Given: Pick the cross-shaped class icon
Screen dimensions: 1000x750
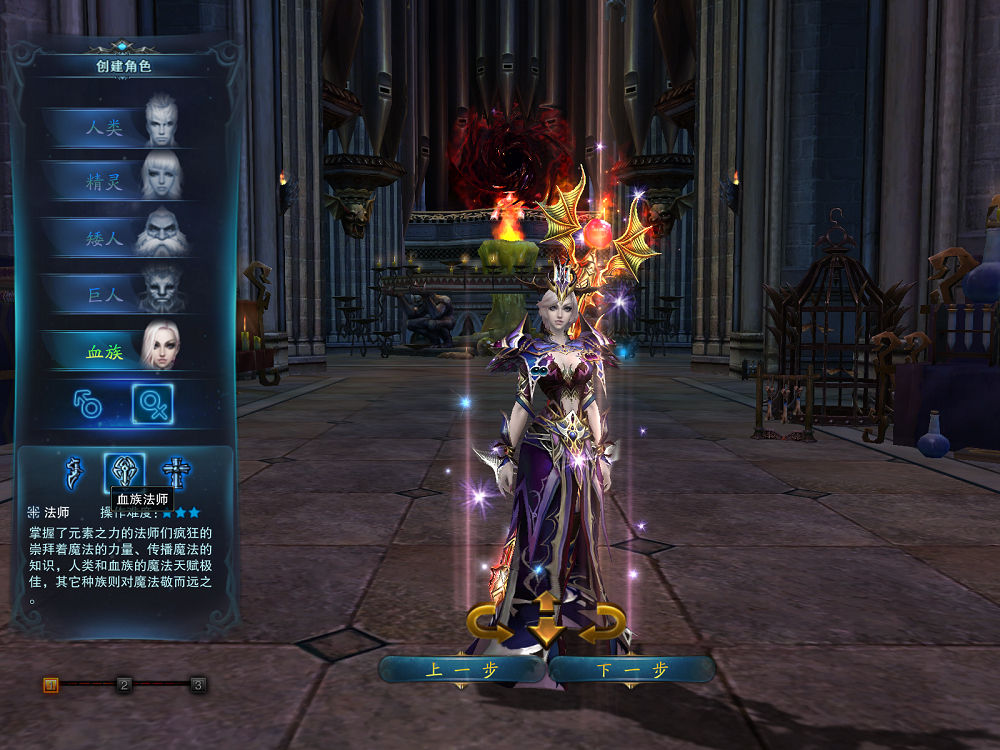Looking at the screenshot, I should tap(176, 471).
